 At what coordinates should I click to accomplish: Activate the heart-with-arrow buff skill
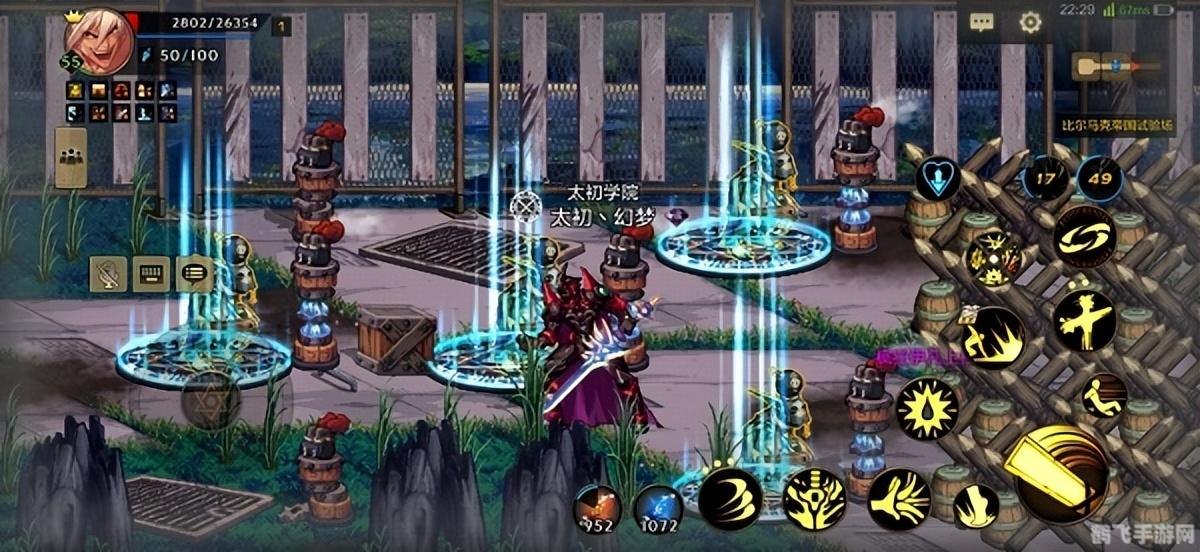pyautogui.click(x=938, y=178)
